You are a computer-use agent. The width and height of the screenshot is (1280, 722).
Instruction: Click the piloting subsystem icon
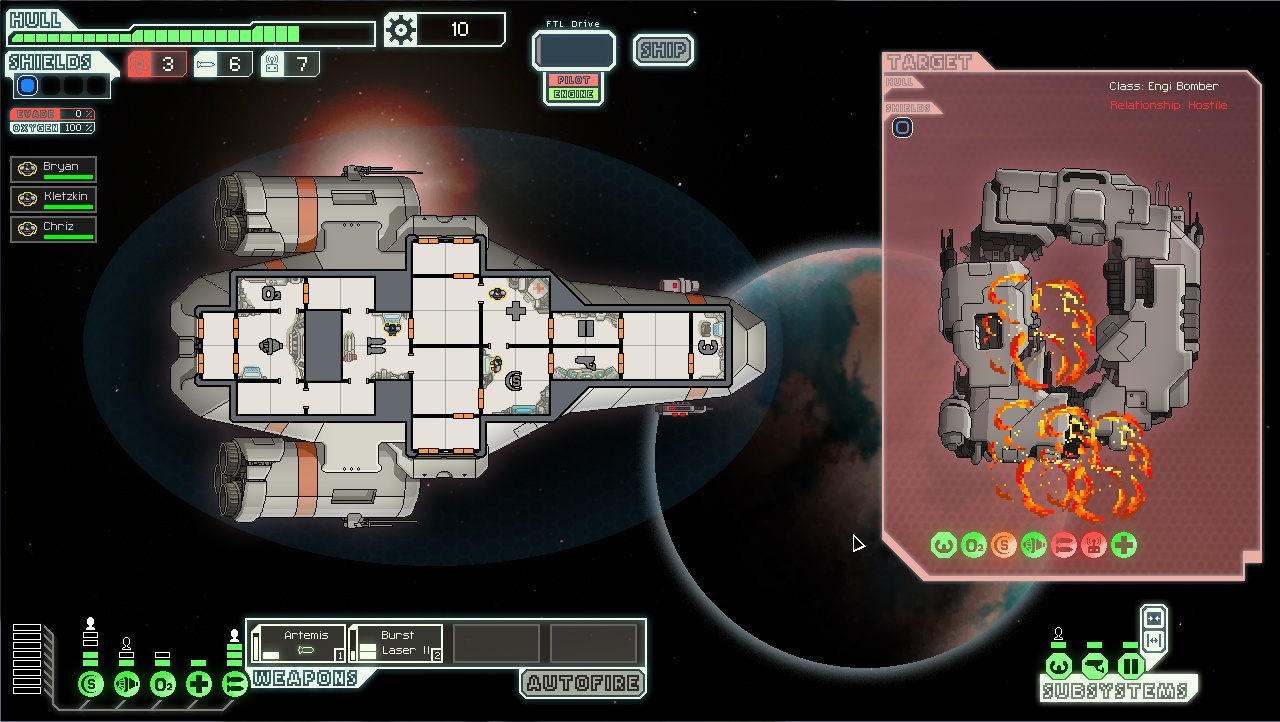(x=1058, y=666)
